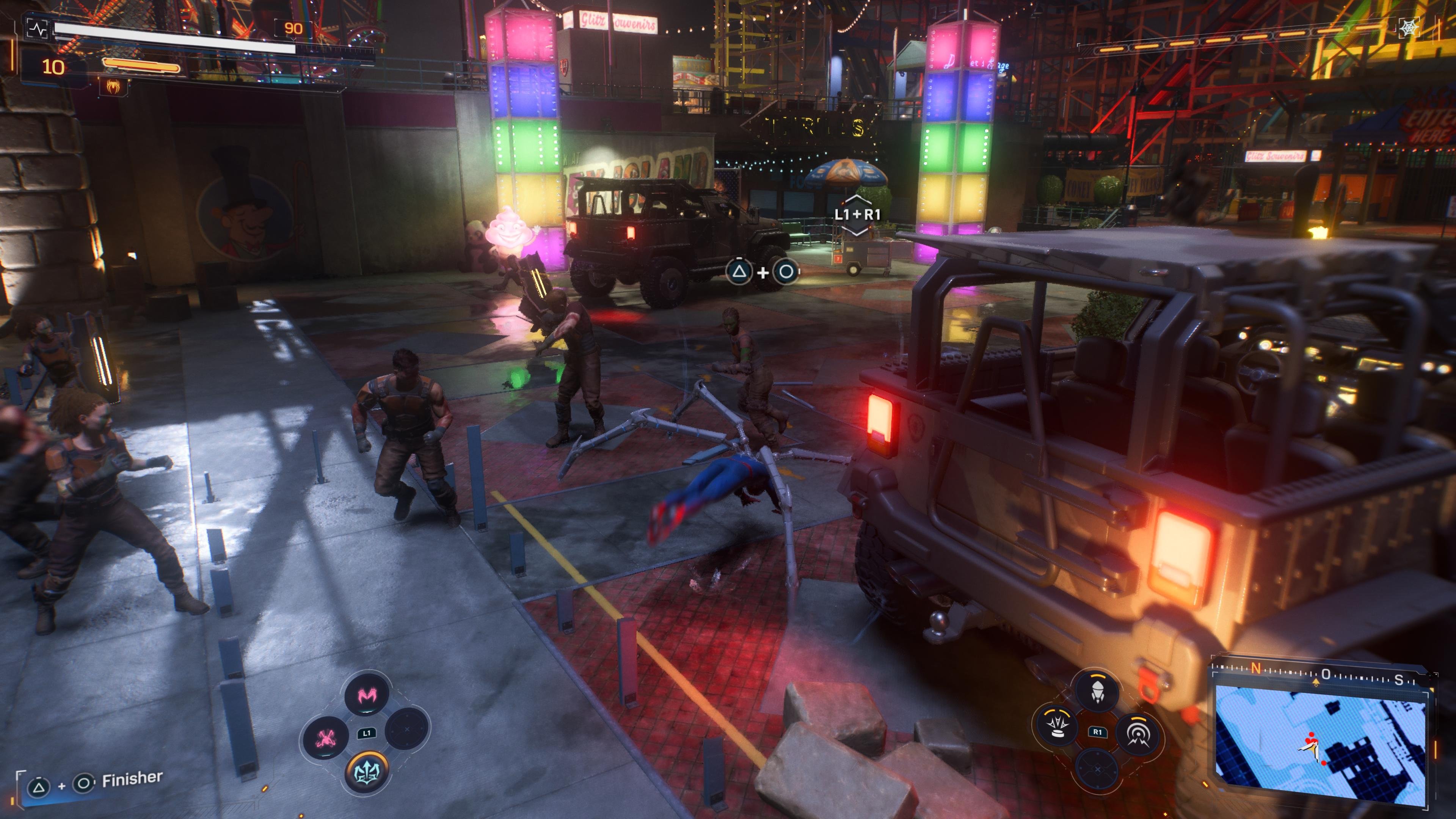Toggle the R1 gadget wheel modifier
The image size is (1456, 819).
(x=1098, y=733)
